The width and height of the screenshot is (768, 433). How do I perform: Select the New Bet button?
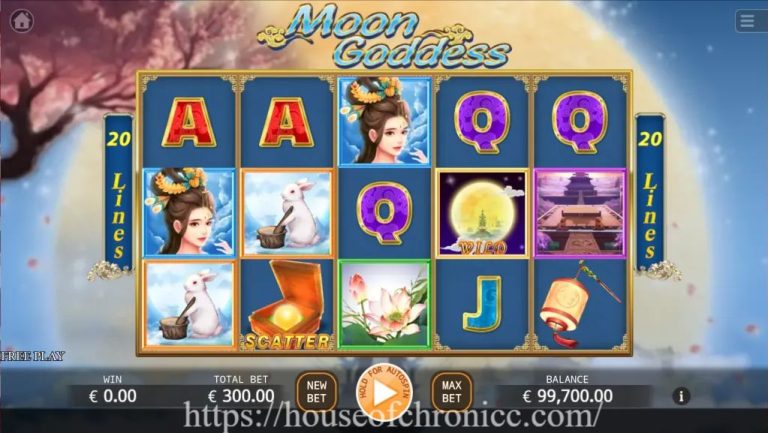[x=316, y=392]
